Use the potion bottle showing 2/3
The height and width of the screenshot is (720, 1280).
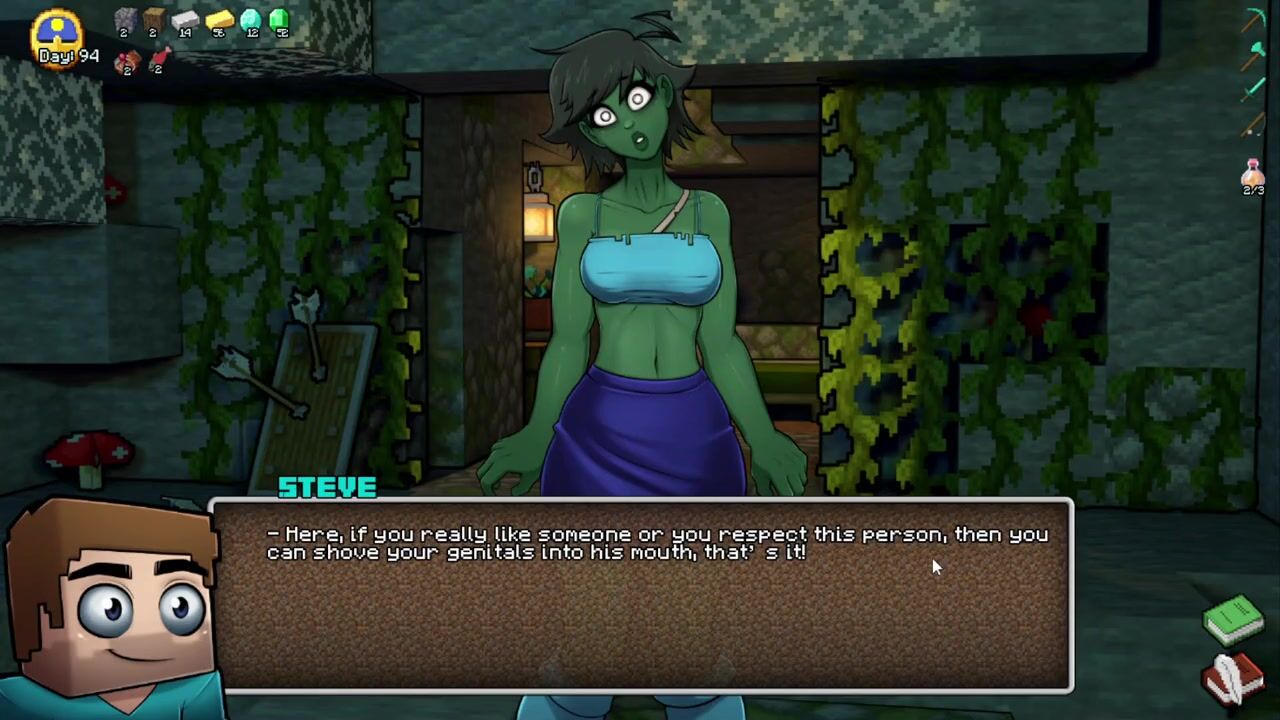(x=1253, y=176)
